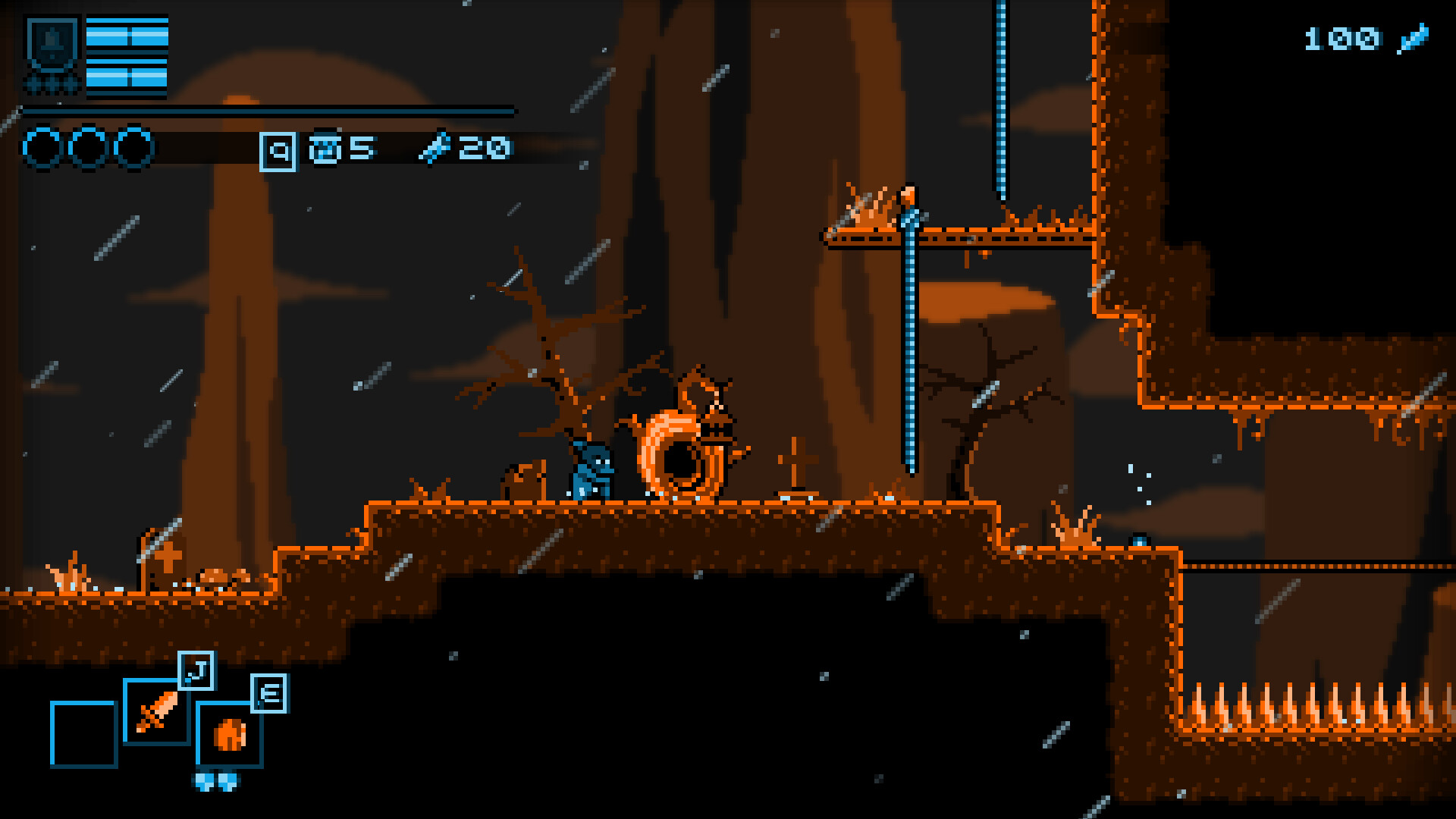Expand the J keybind badge on the sword slot
Screen dimensions: 1456x819
197,669
